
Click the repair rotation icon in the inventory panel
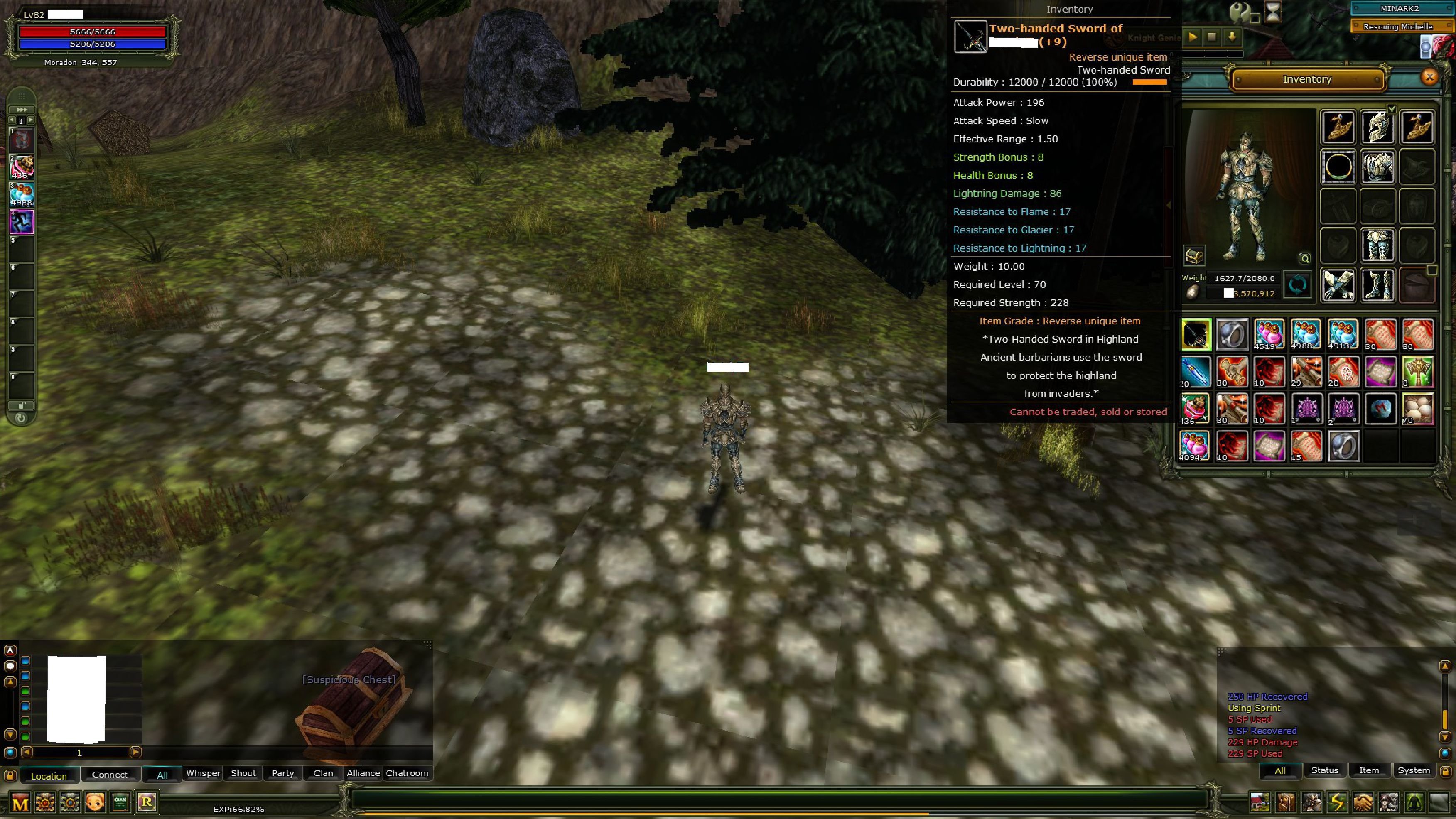click(1298, 285)
